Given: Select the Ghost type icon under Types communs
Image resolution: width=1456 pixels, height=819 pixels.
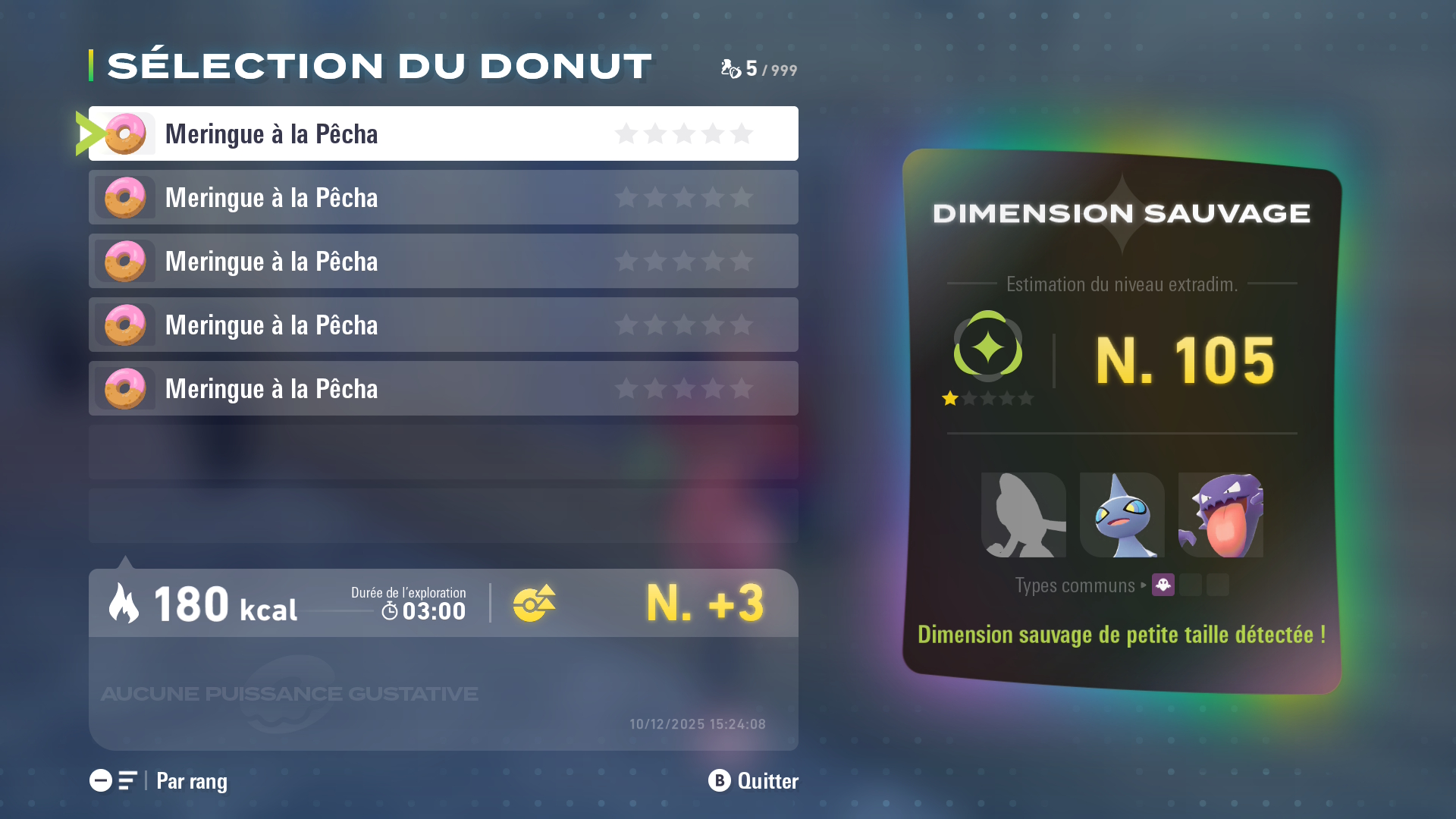Looking at the screenshot, I should pos(1164,585).
